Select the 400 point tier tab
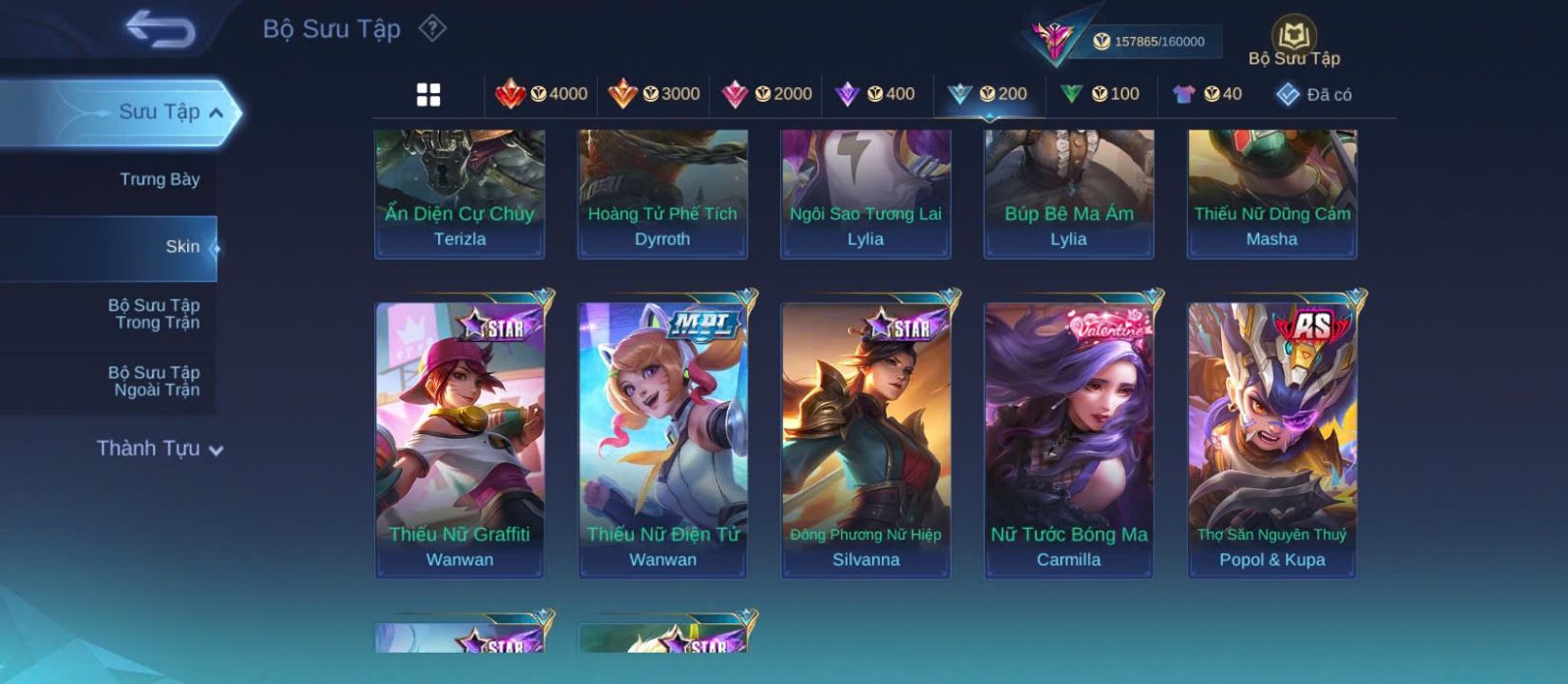 coord(875,94)
